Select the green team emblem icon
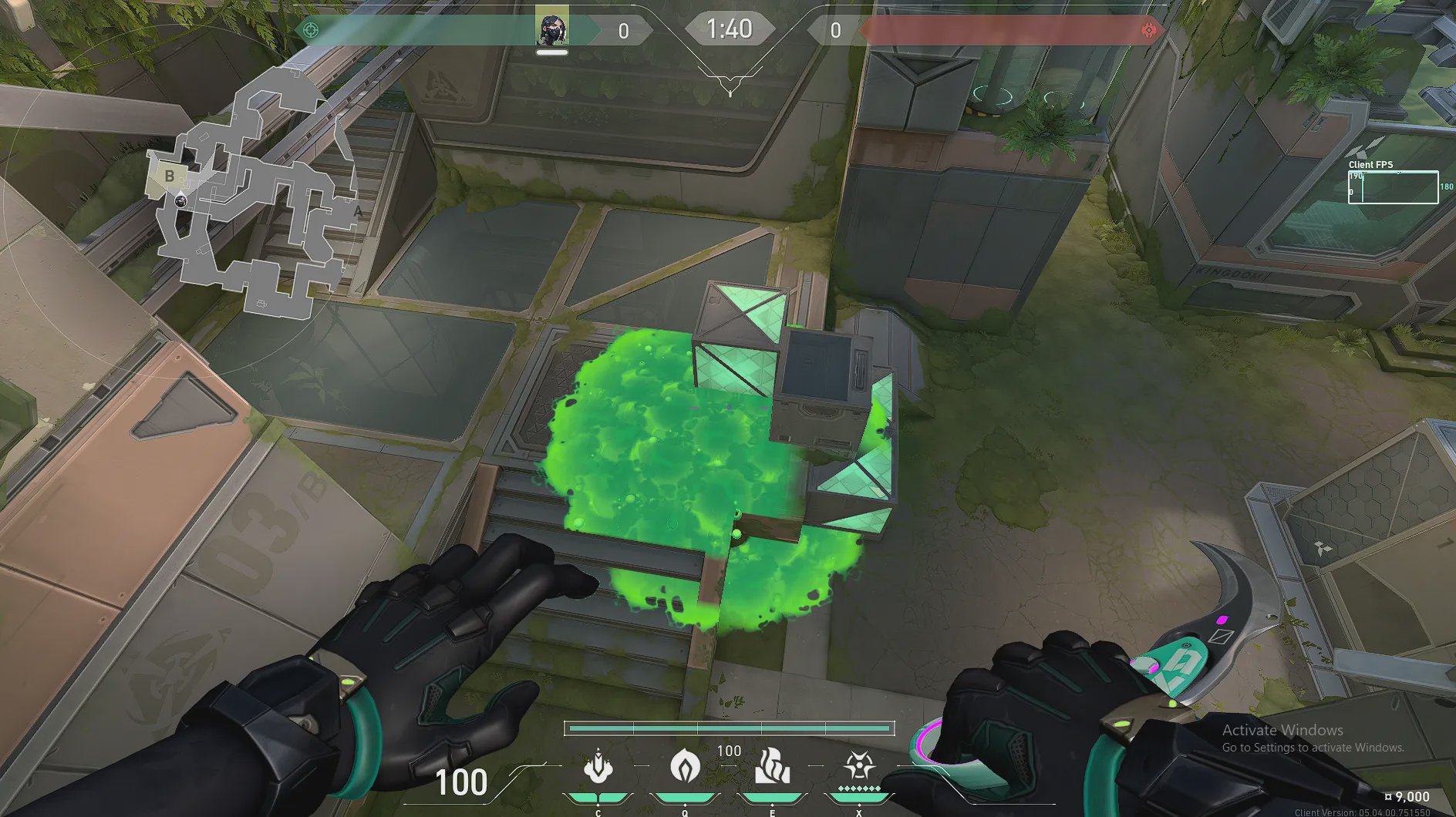The height and width of the screenshot is (817, 1456). (x=311, y=31)
